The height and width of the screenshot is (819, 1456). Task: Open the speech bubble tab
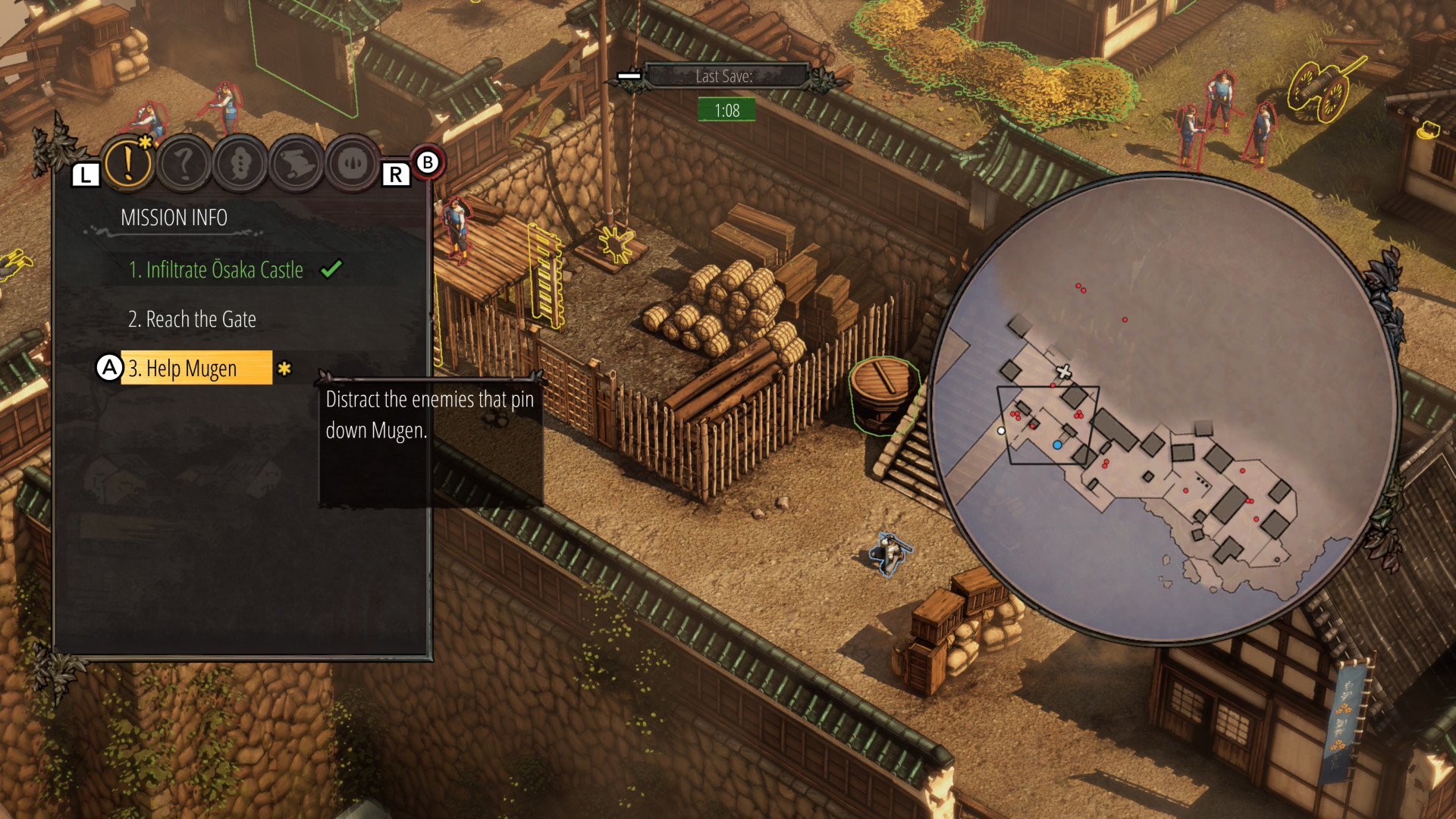tap(240, 163)
